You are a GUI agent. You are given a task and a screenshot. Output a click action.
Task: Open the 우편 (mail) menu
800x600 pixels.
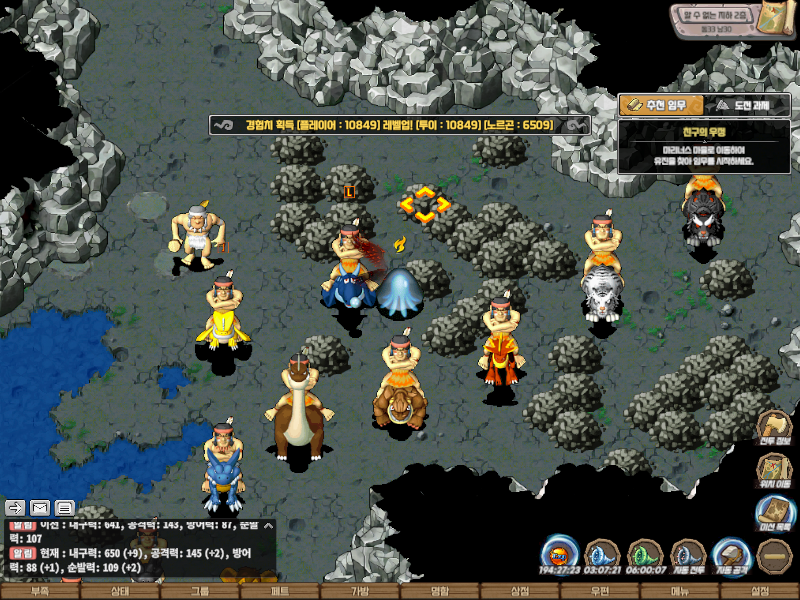pos(600,591)
